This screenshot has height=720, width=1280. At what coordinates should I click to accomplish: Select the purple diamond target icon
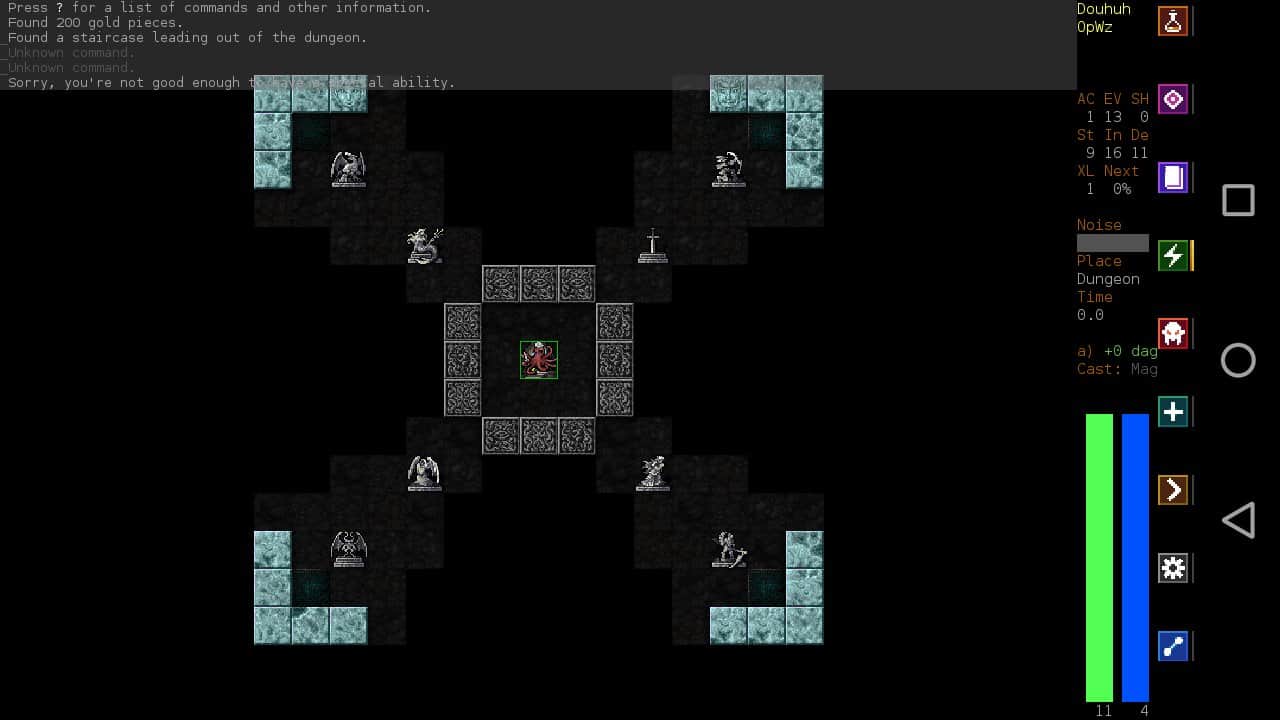(x=1173, y=99)
